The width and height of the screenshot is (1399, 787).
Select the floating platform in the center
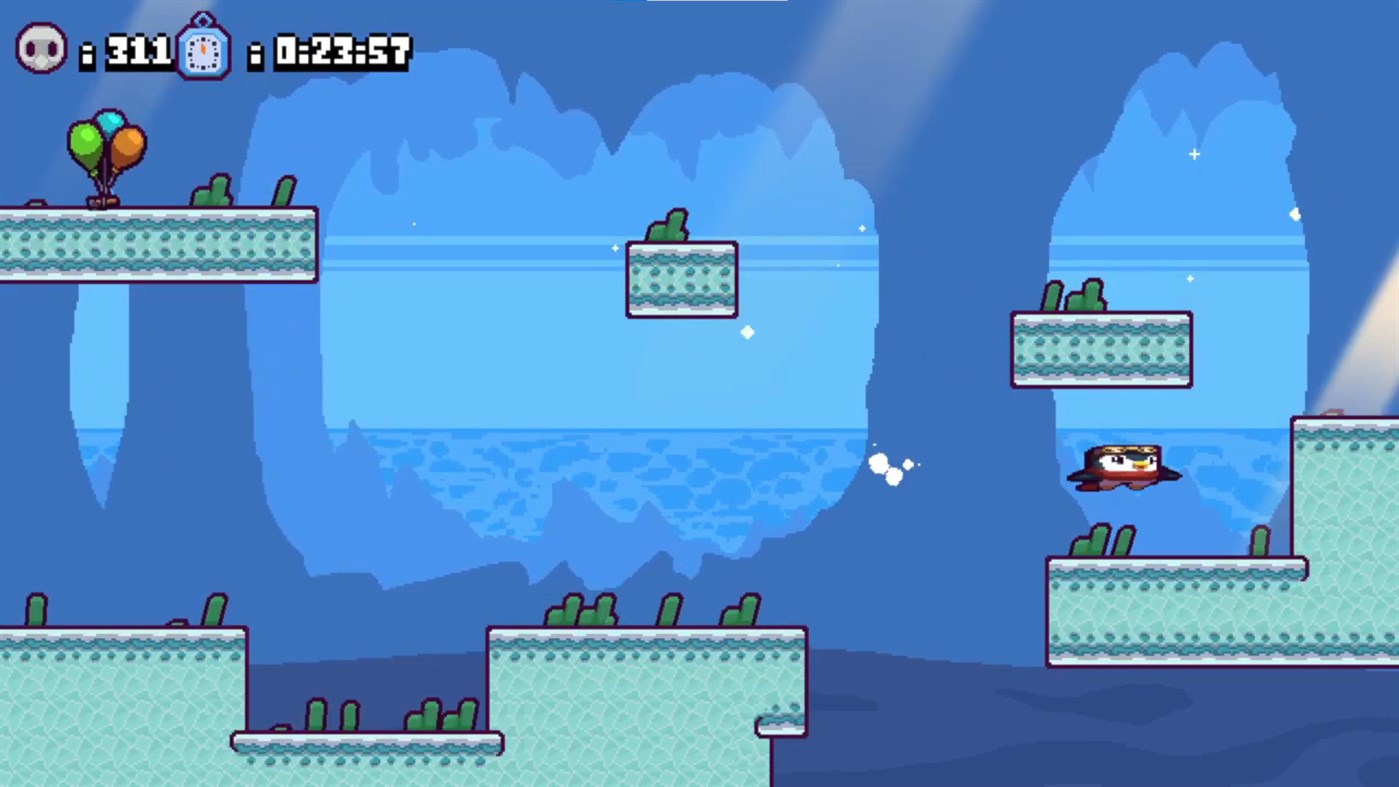(x=681, y=280)
